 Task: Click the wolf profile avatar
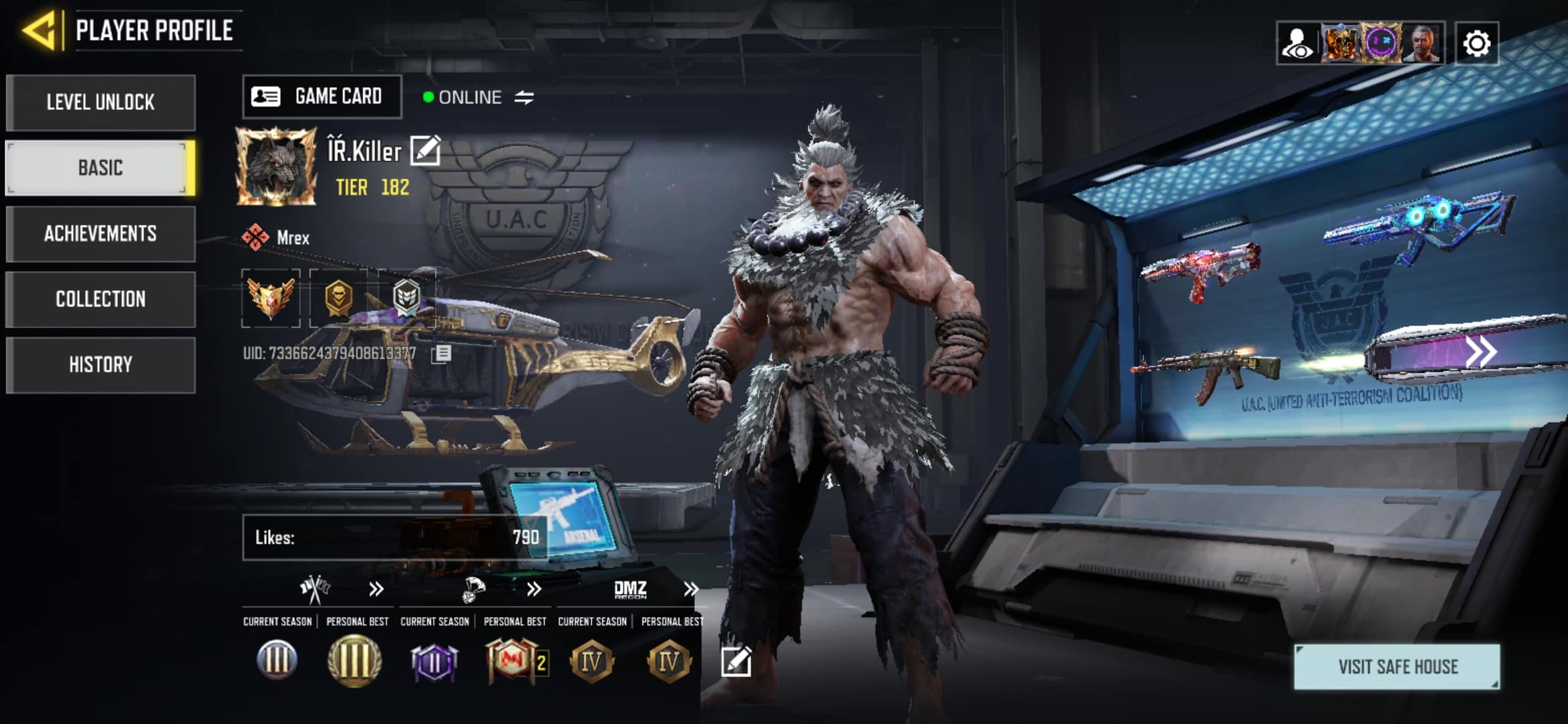pyautogui.click(x=276, y=166)
